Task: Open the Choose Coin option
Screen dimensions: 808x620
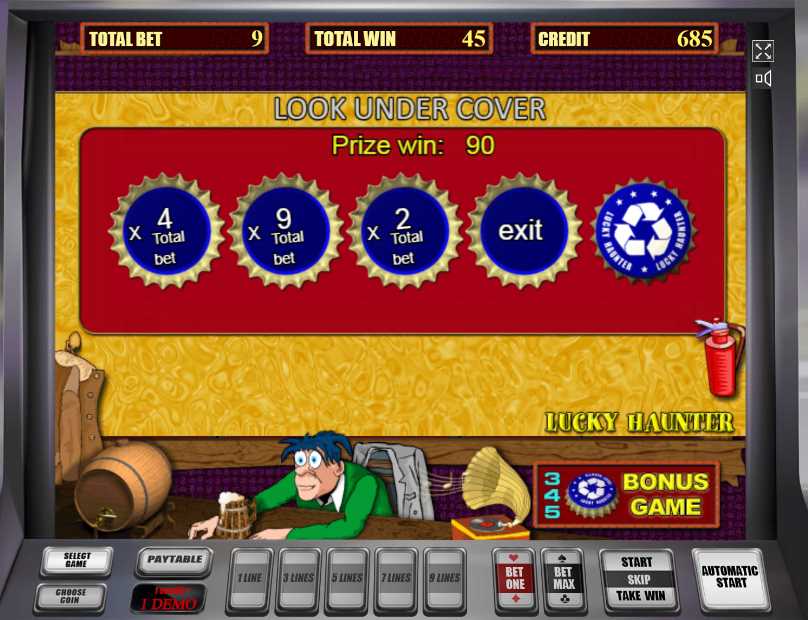Action: (70, 597)
